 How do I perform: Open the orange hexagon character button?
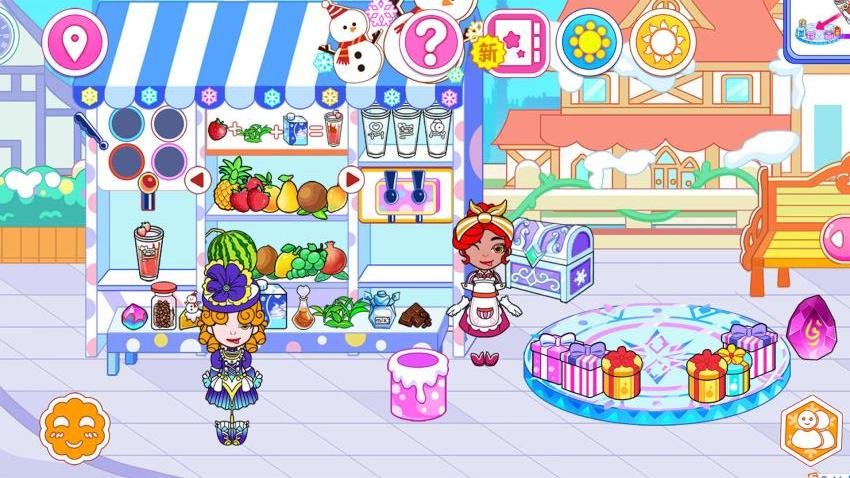coord(811,429)
